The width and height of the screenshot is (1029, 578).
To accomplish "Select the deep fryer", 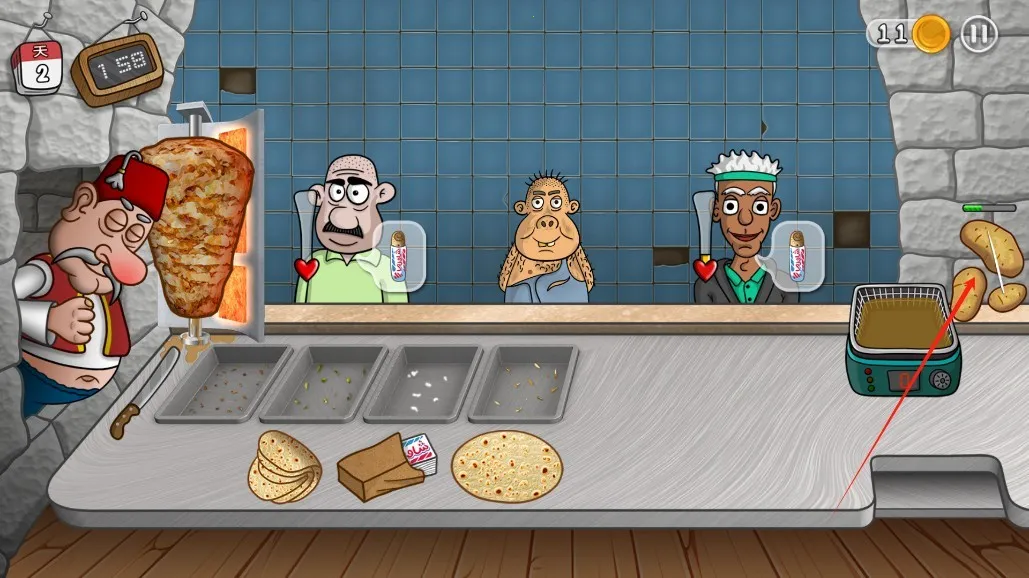I will [902, 342].
